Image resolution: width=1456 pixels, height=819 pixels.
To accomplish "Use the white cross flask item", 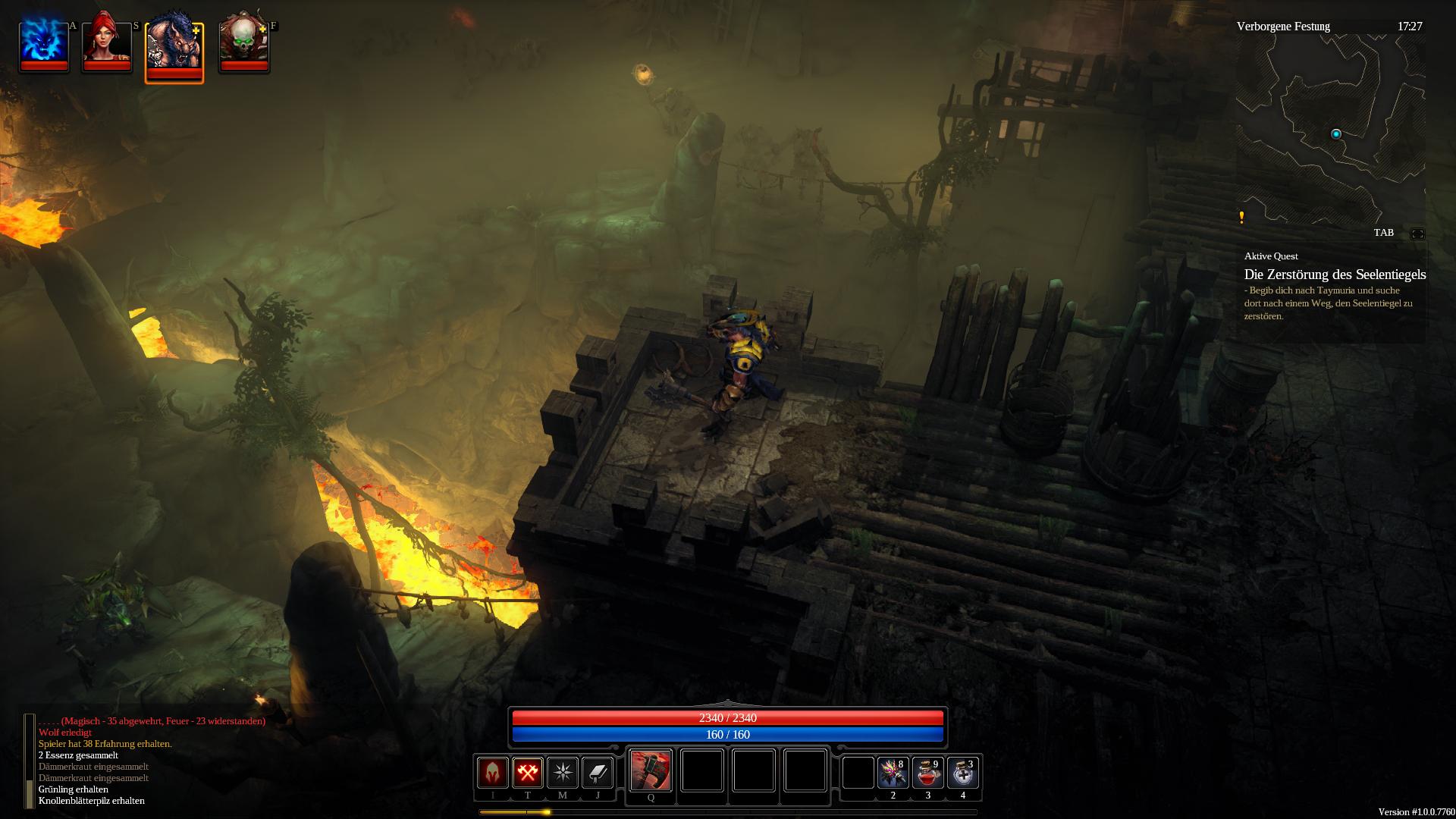I will pos(962,773).
